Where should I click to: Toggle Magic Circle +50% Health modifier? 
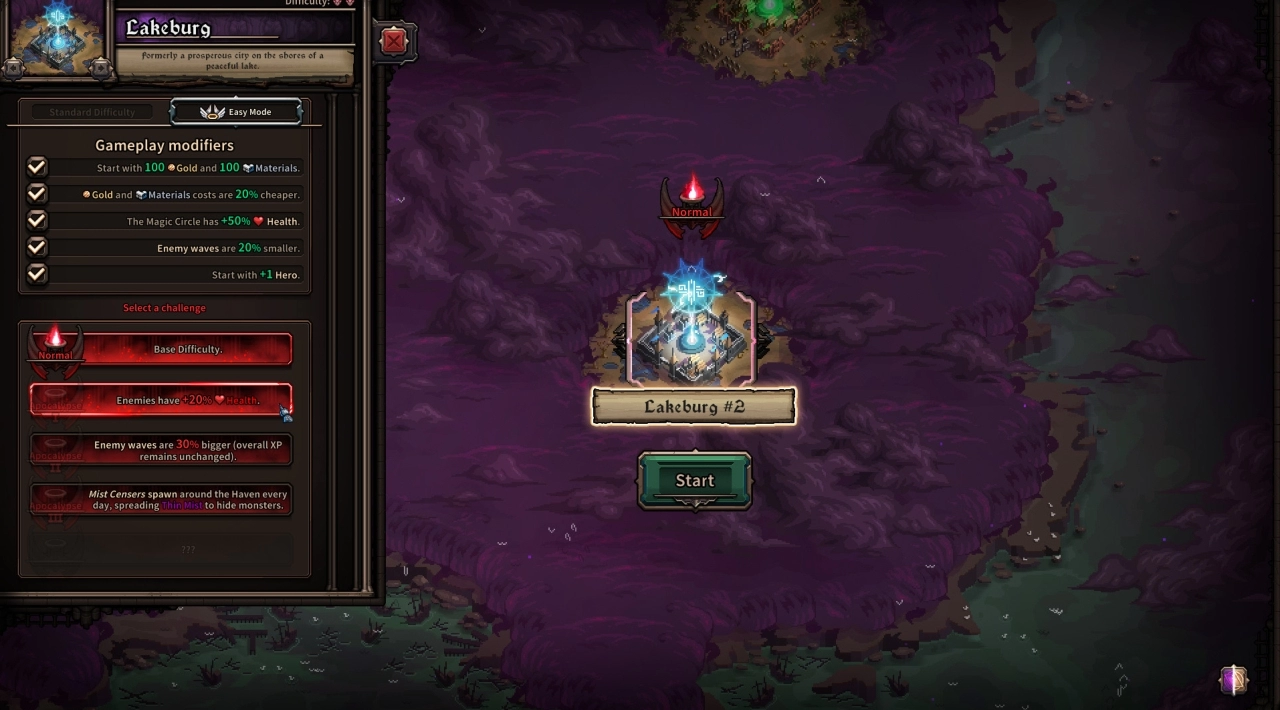[x=37, y=221]
